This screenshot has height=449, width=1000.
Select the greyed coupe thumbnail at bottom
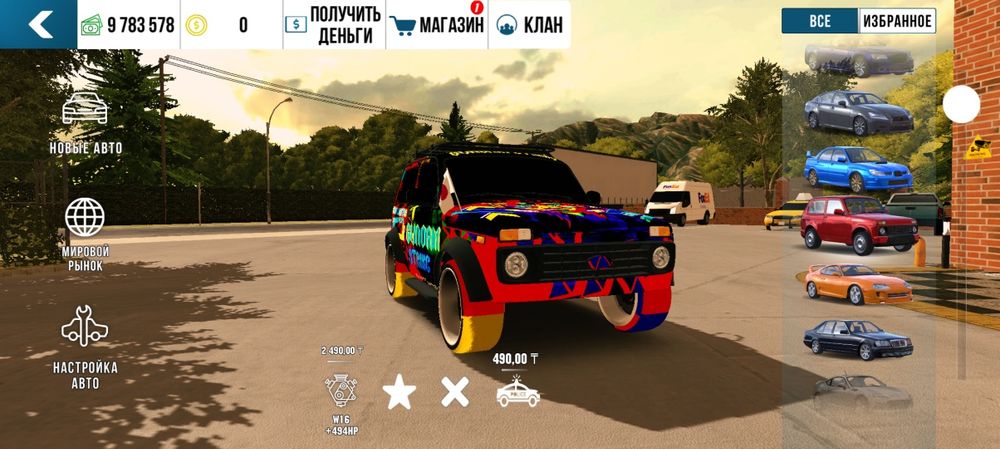pyautogui.click(x=858, y=392)
